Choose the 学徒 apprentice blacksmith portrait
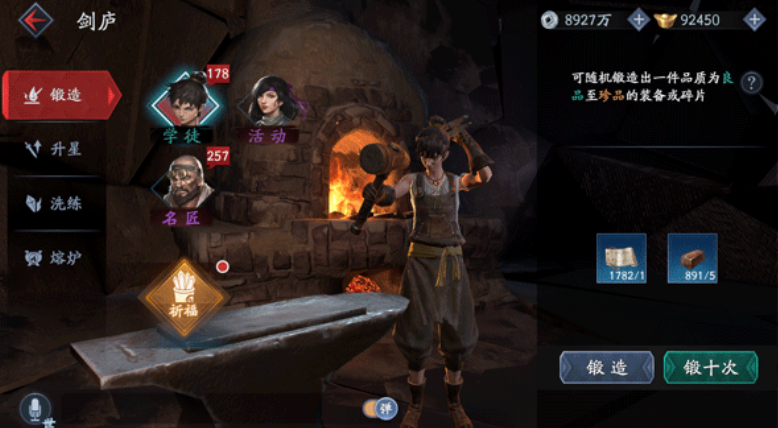The height and width of the screenshot is (428, 778). (182, 101)
